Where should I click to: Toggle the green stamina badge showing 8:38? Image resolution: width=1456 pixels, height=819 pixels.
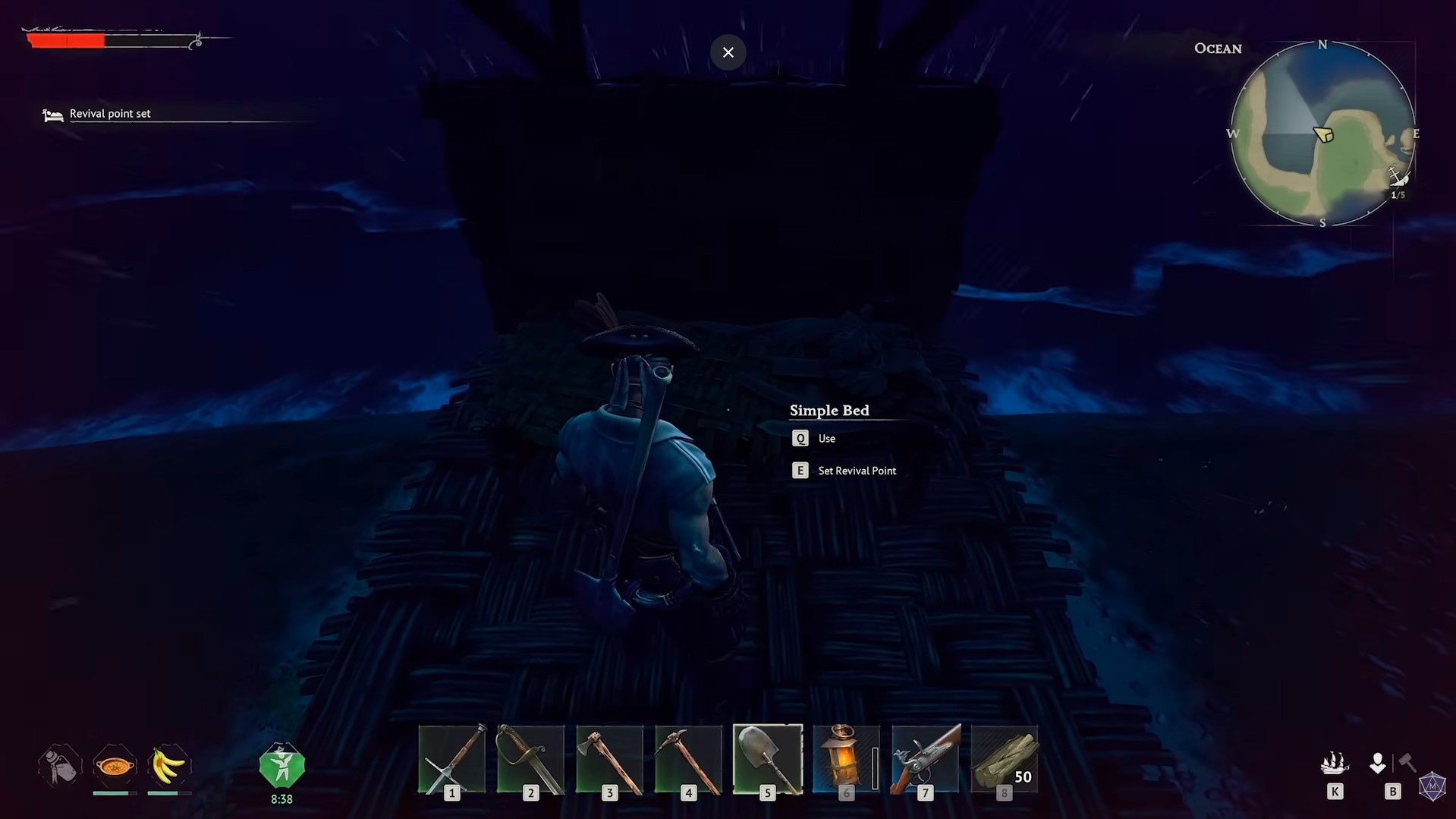[x=281, y=764]
